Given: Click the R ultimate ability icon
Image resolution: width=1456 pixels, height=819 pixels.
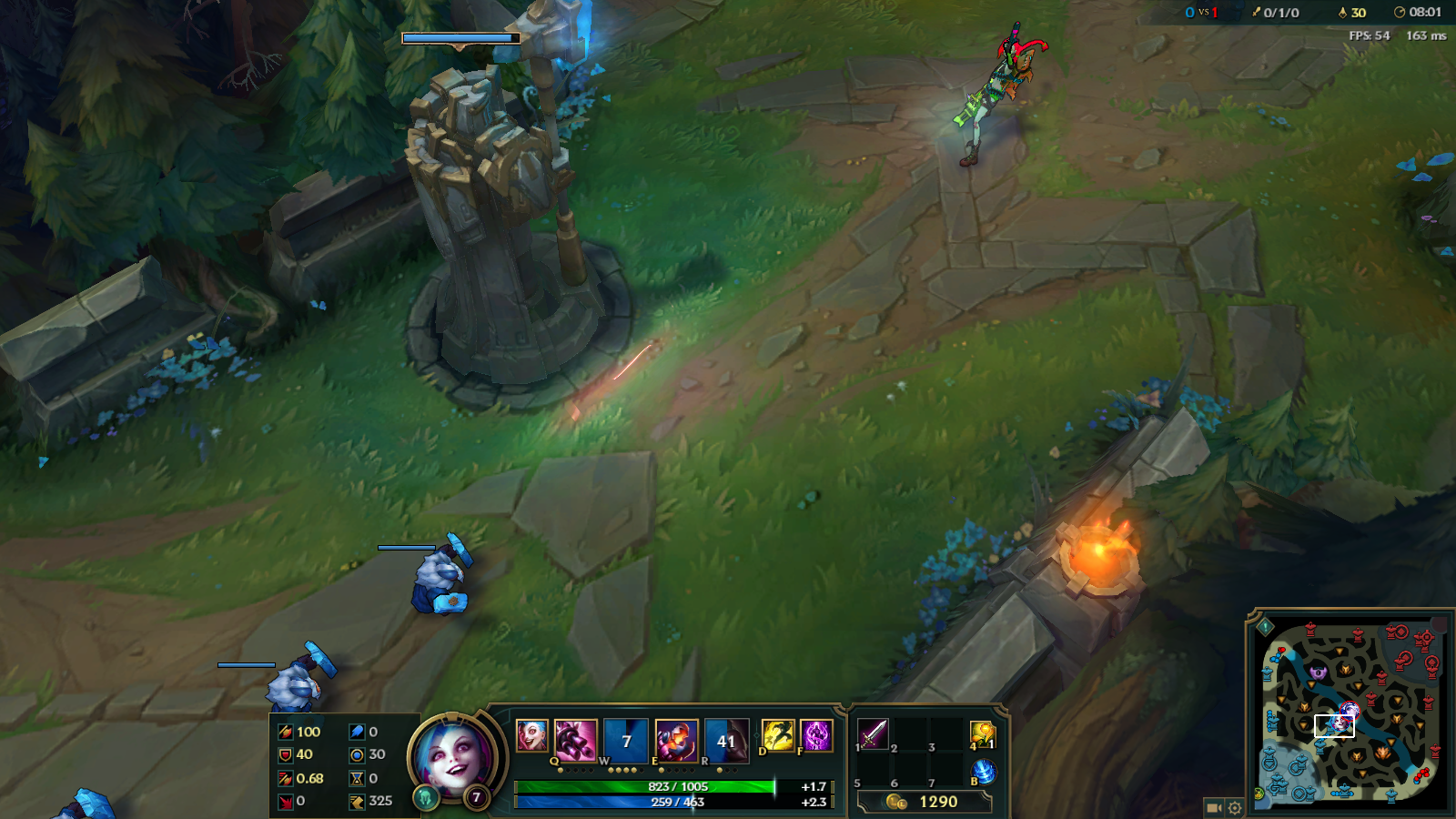Looking at the screenshot, I should [x=726, y=739].
